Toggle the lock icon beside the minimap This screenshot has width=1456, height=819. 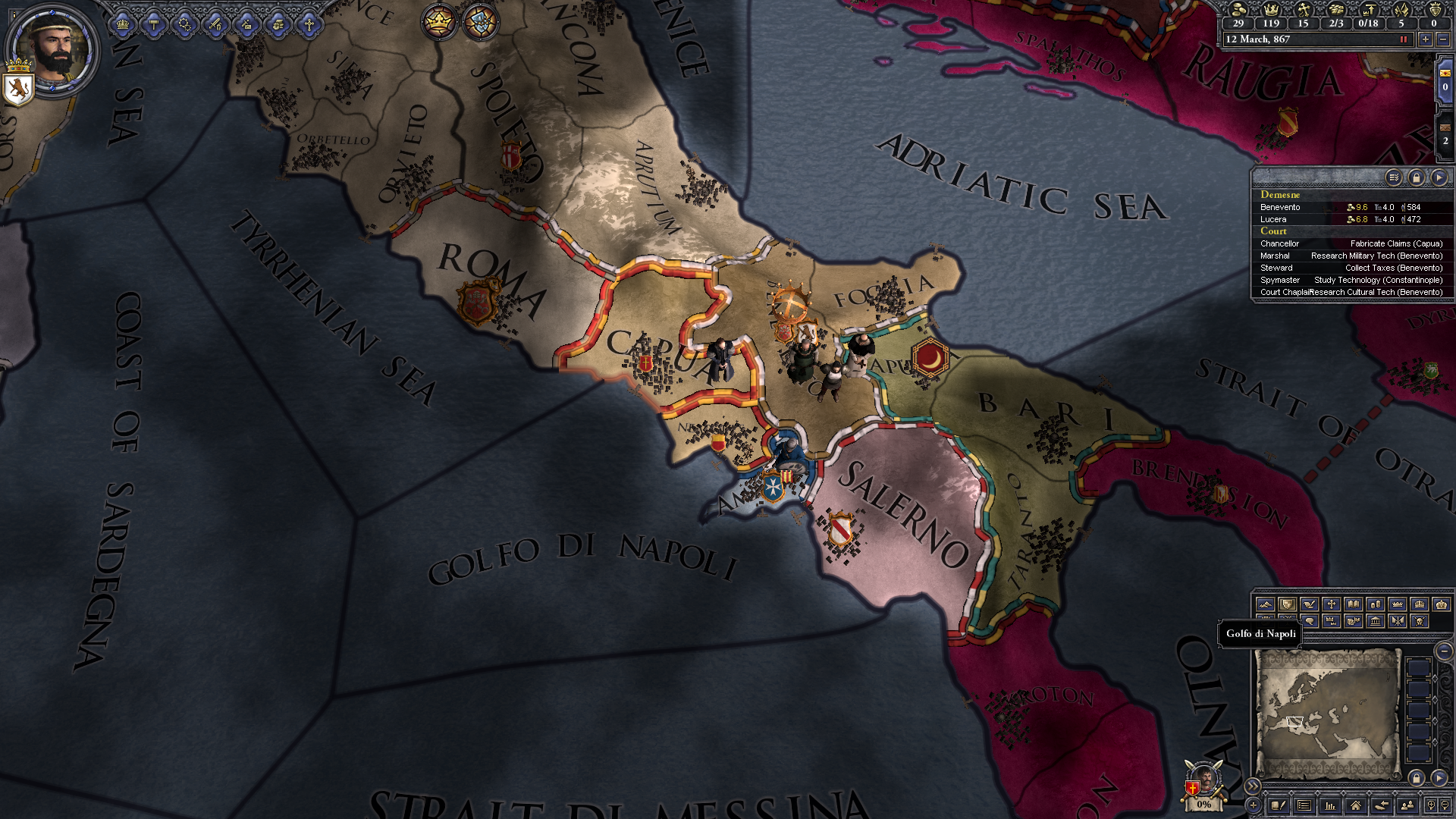pyautogui.click(x=1416, y=779)
